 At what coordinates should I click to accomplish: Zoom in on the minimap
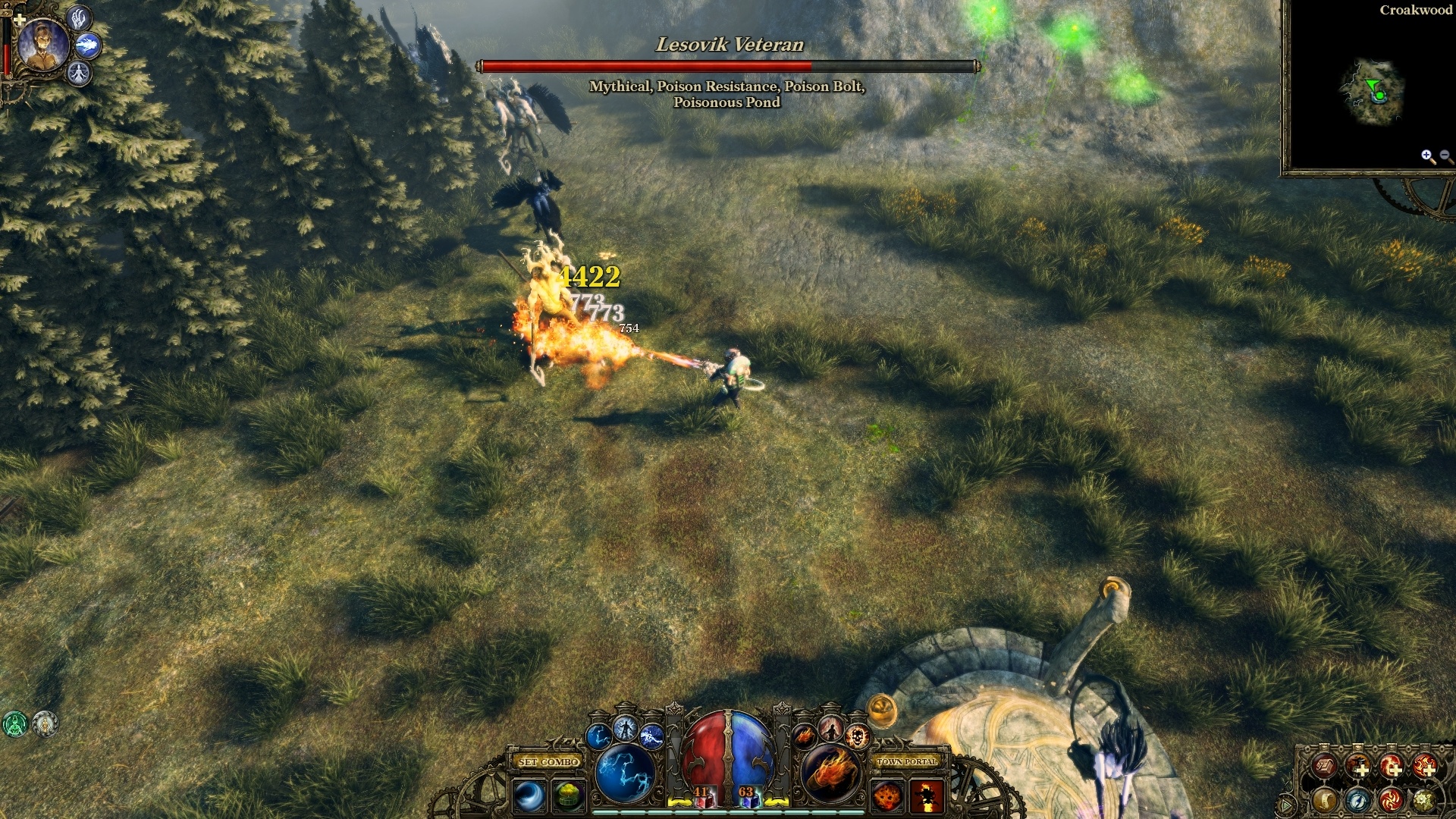(x=1428, y=156)
